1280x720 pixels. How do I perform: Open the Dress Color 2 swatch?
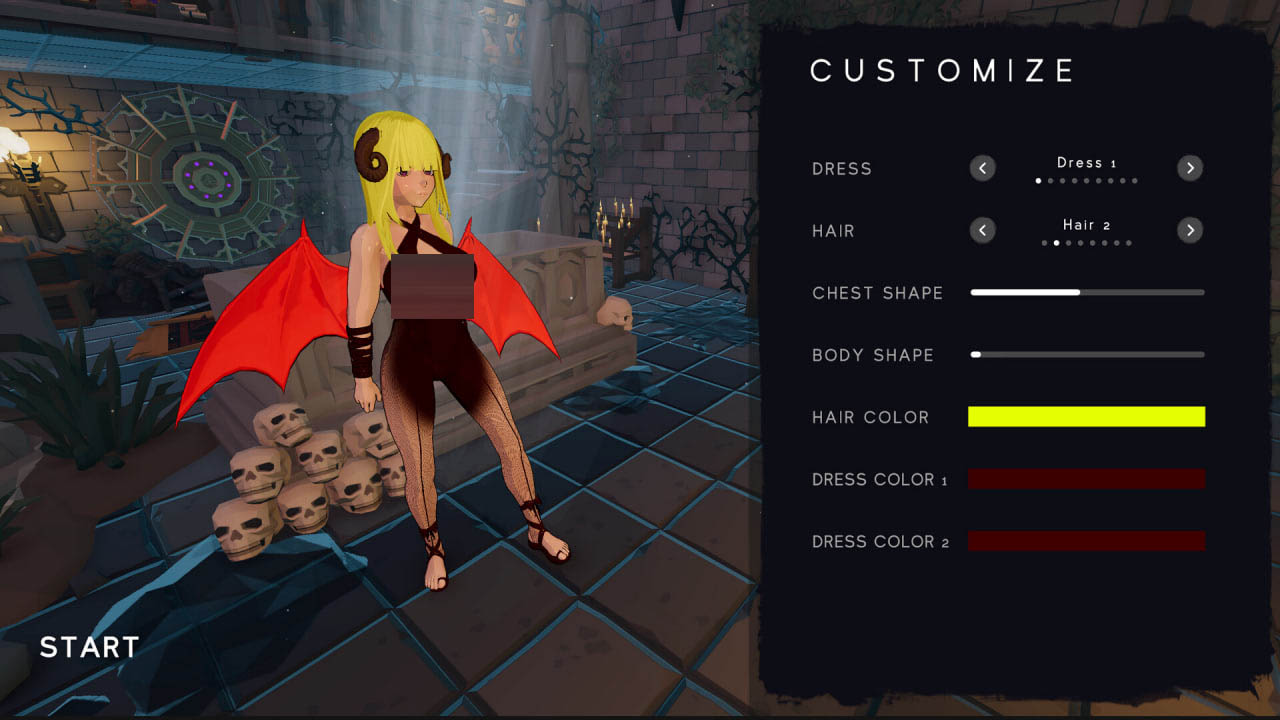[1086, 541]
